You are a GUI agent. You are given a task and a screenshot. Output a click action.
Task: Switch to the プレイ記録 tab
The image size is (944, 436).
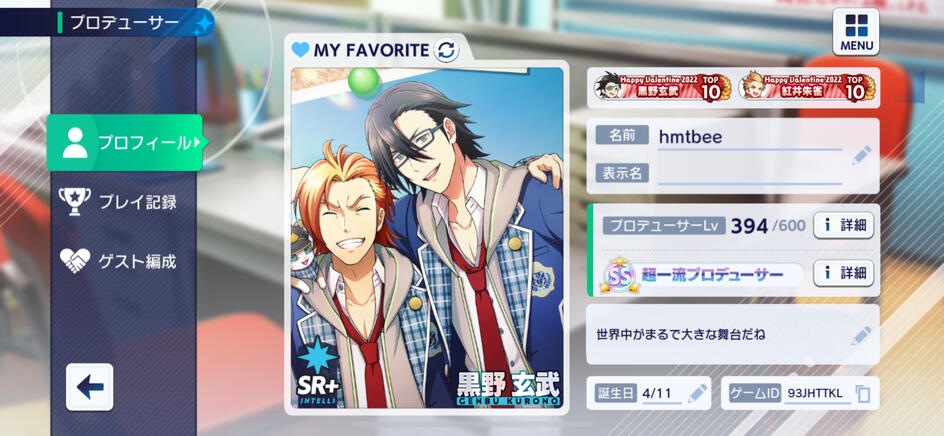(120, 202)
